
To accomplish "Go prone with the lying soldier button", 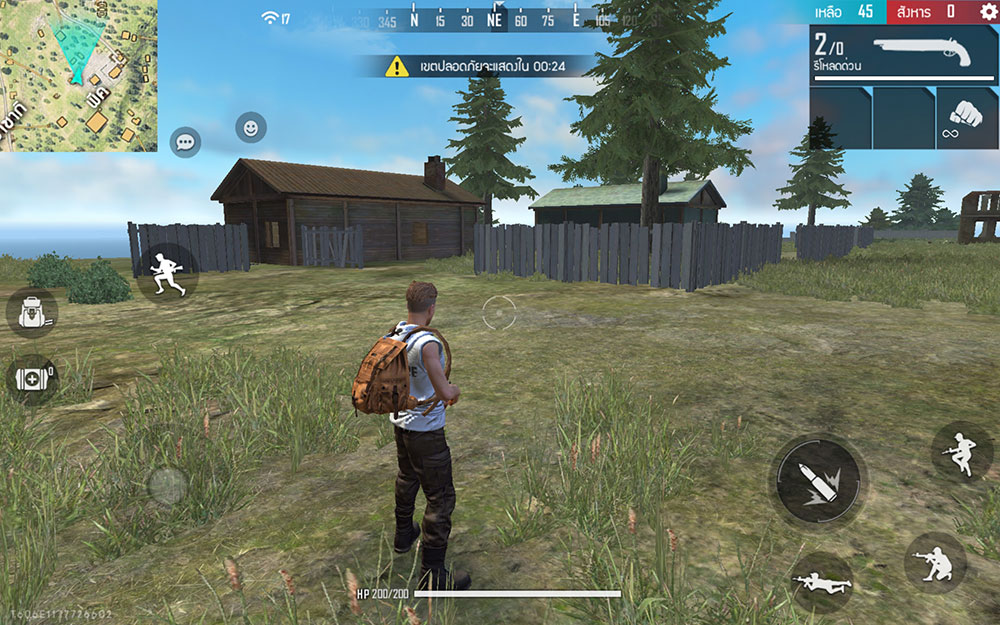I will pos(820,581).
